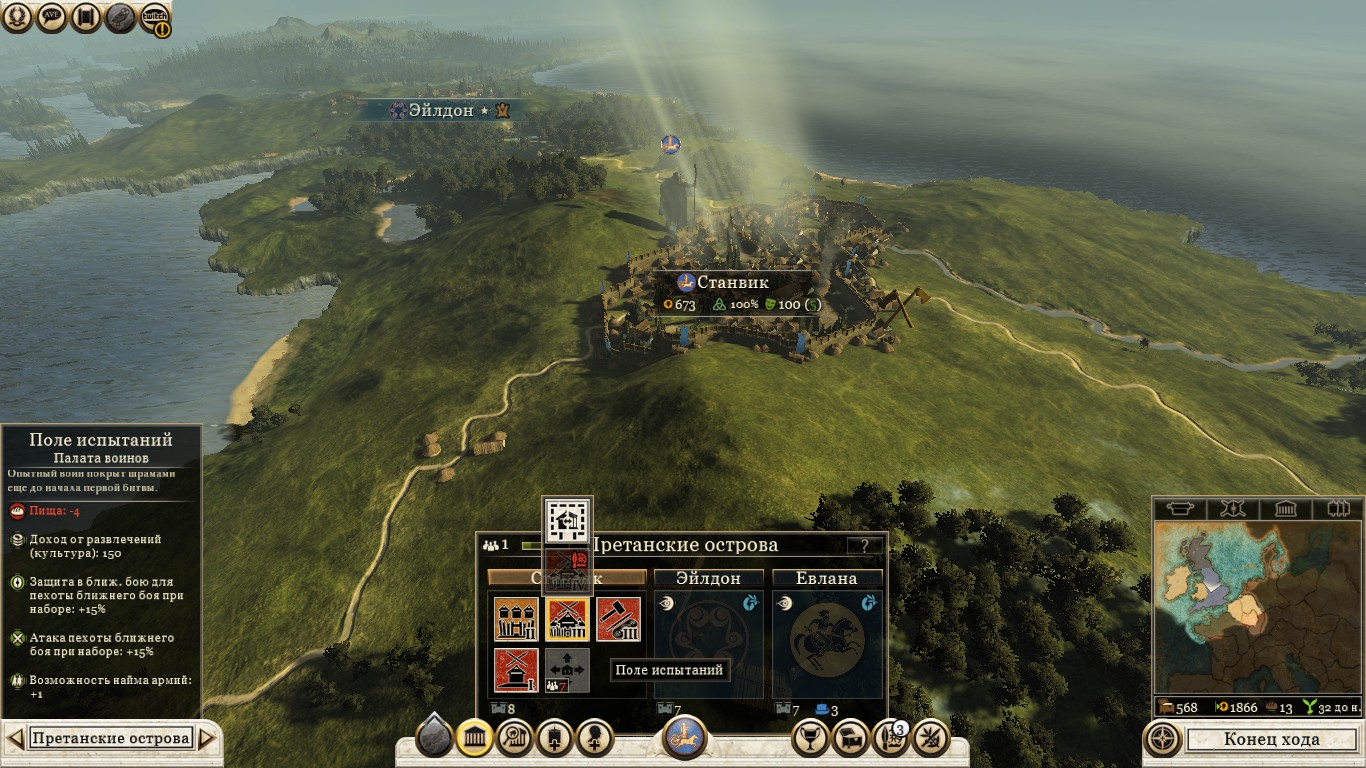Click the laurel wreath objectives icon
This screenshot has width=1366, height=768.
coord(17,17)
